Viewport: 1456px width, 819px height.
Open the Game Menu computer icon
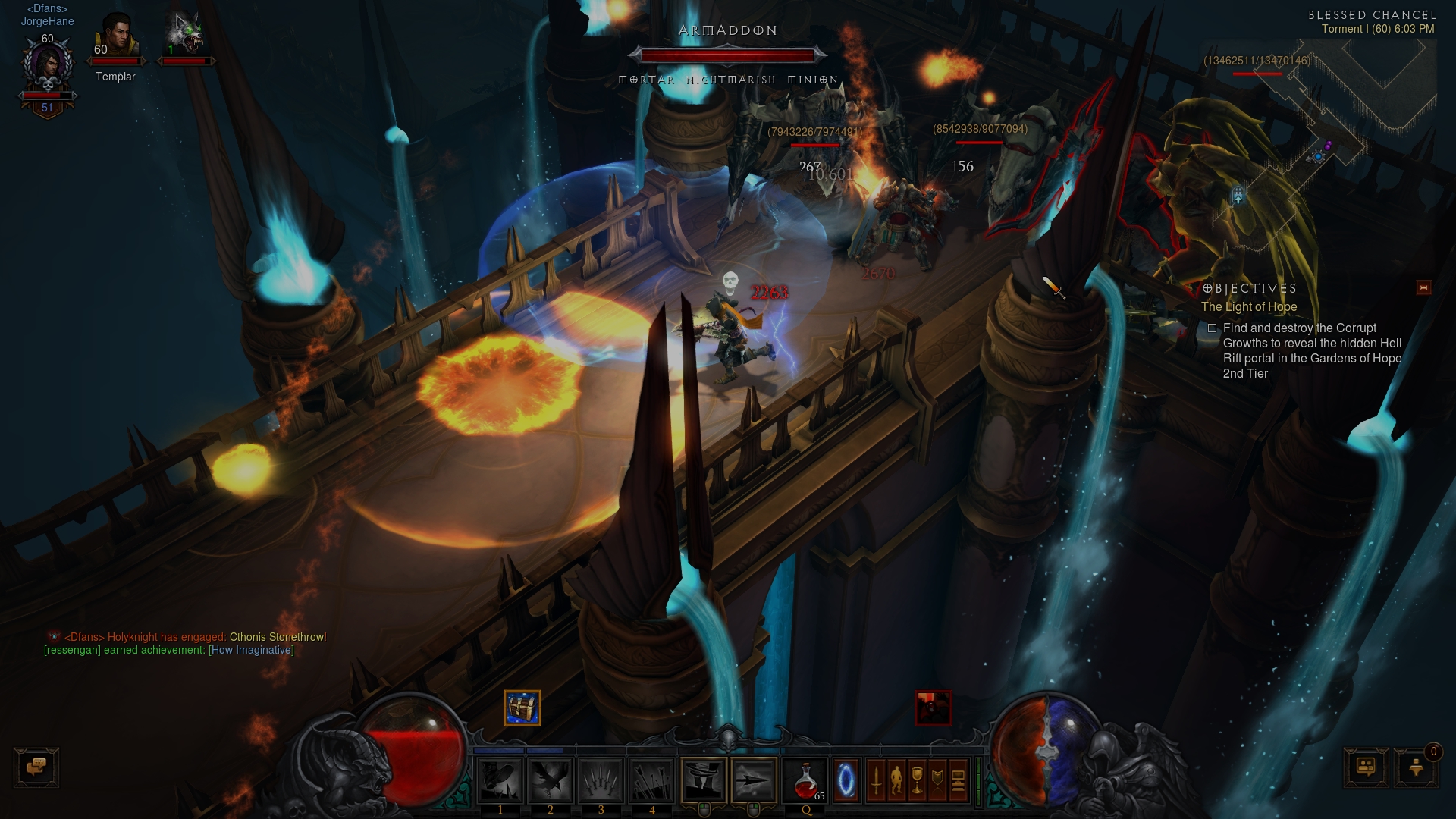point(958,780)
